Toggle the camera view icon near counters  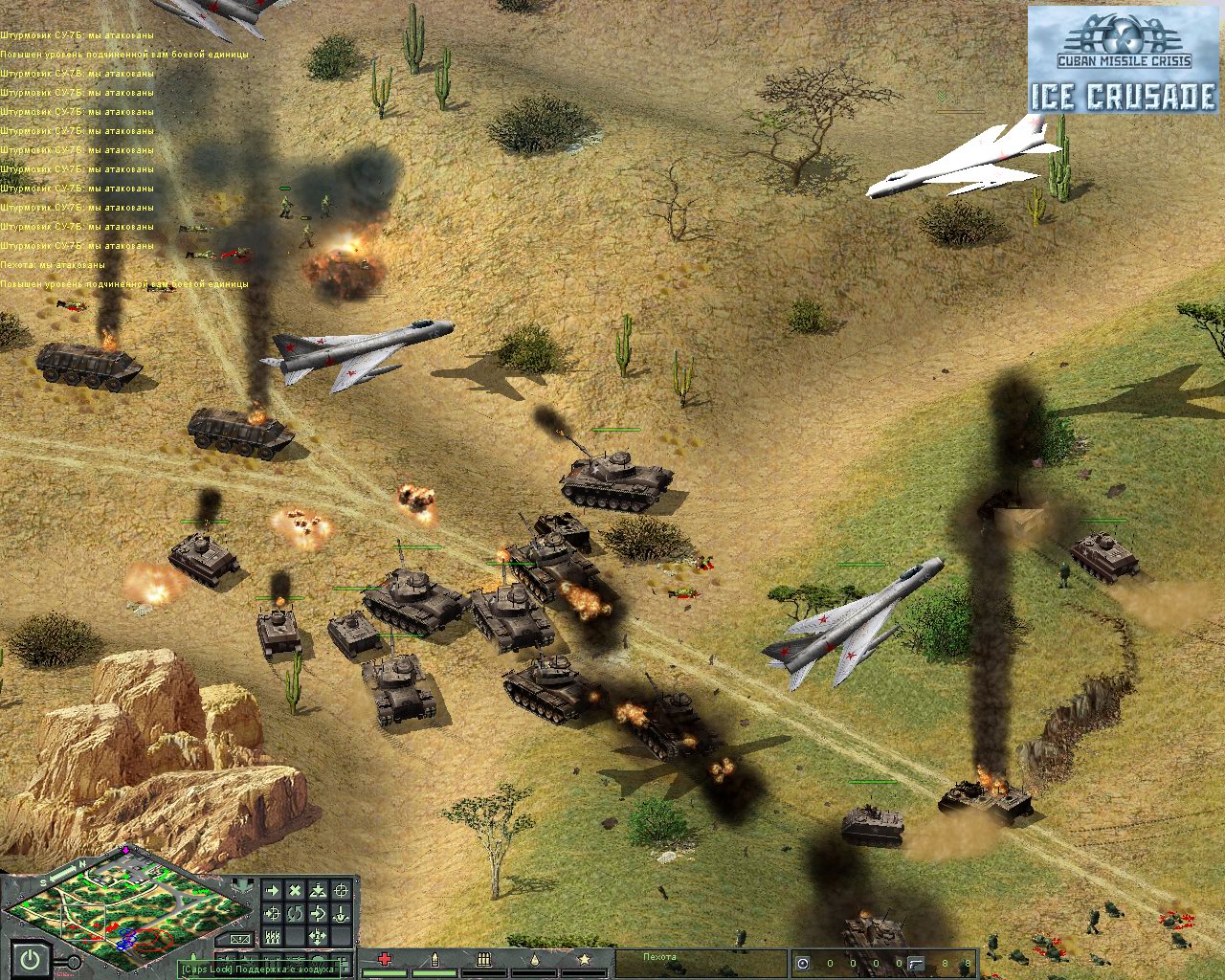coord(804,964)
